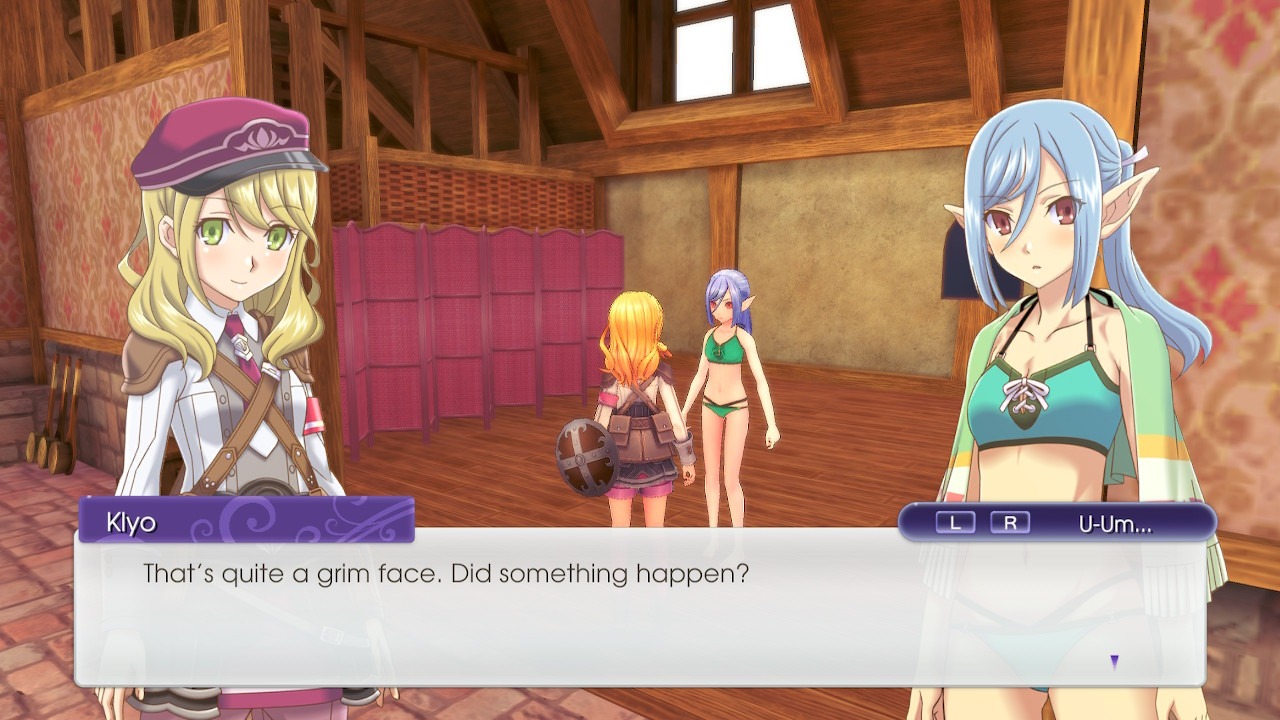Click the purple continue arrow in dialogue box
Image resolution: width=1280 pixels, height=720 pixels.
coord(1114,661)
